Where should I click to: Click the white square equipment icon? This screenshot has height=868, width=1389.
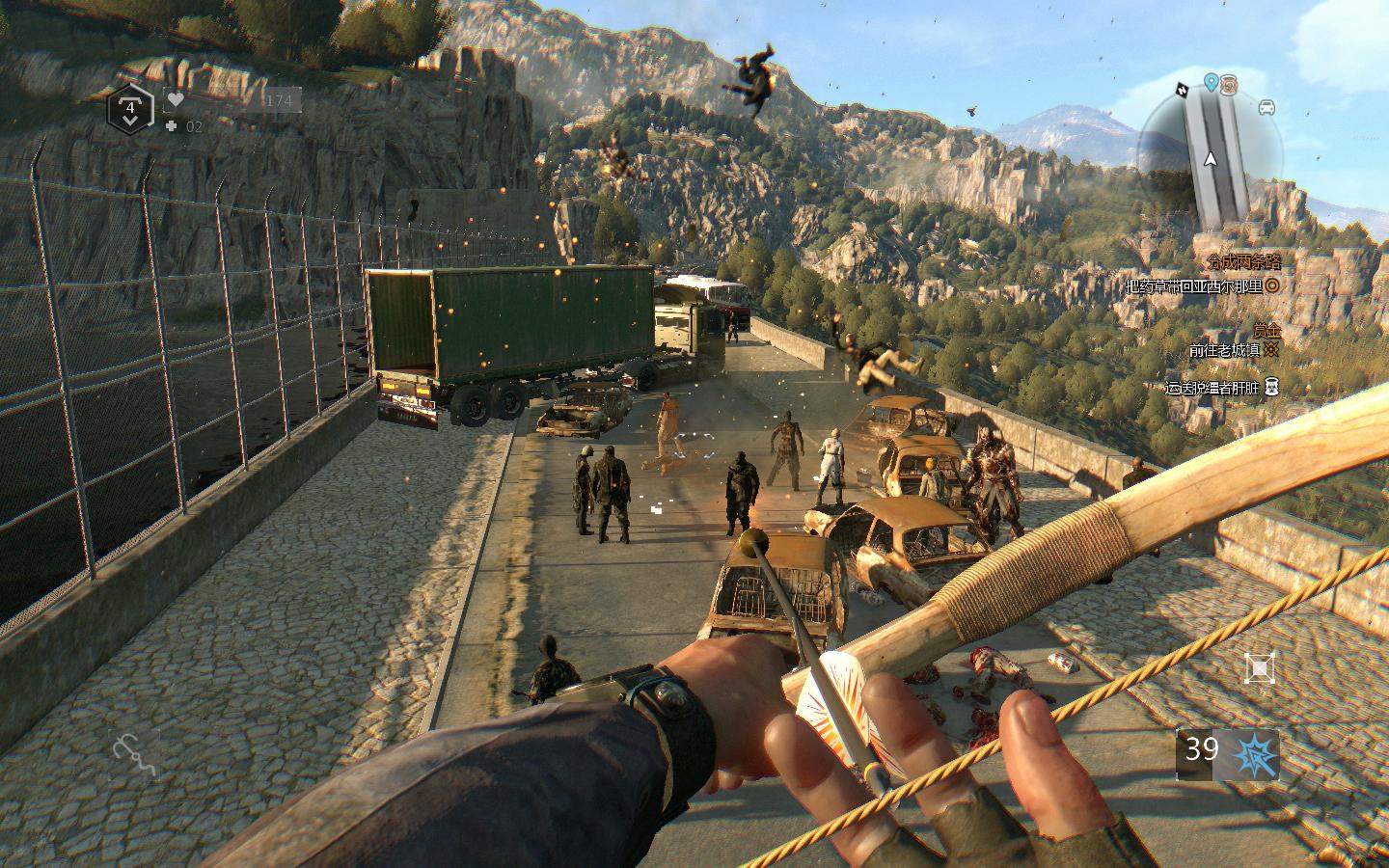coord(1259,667)
